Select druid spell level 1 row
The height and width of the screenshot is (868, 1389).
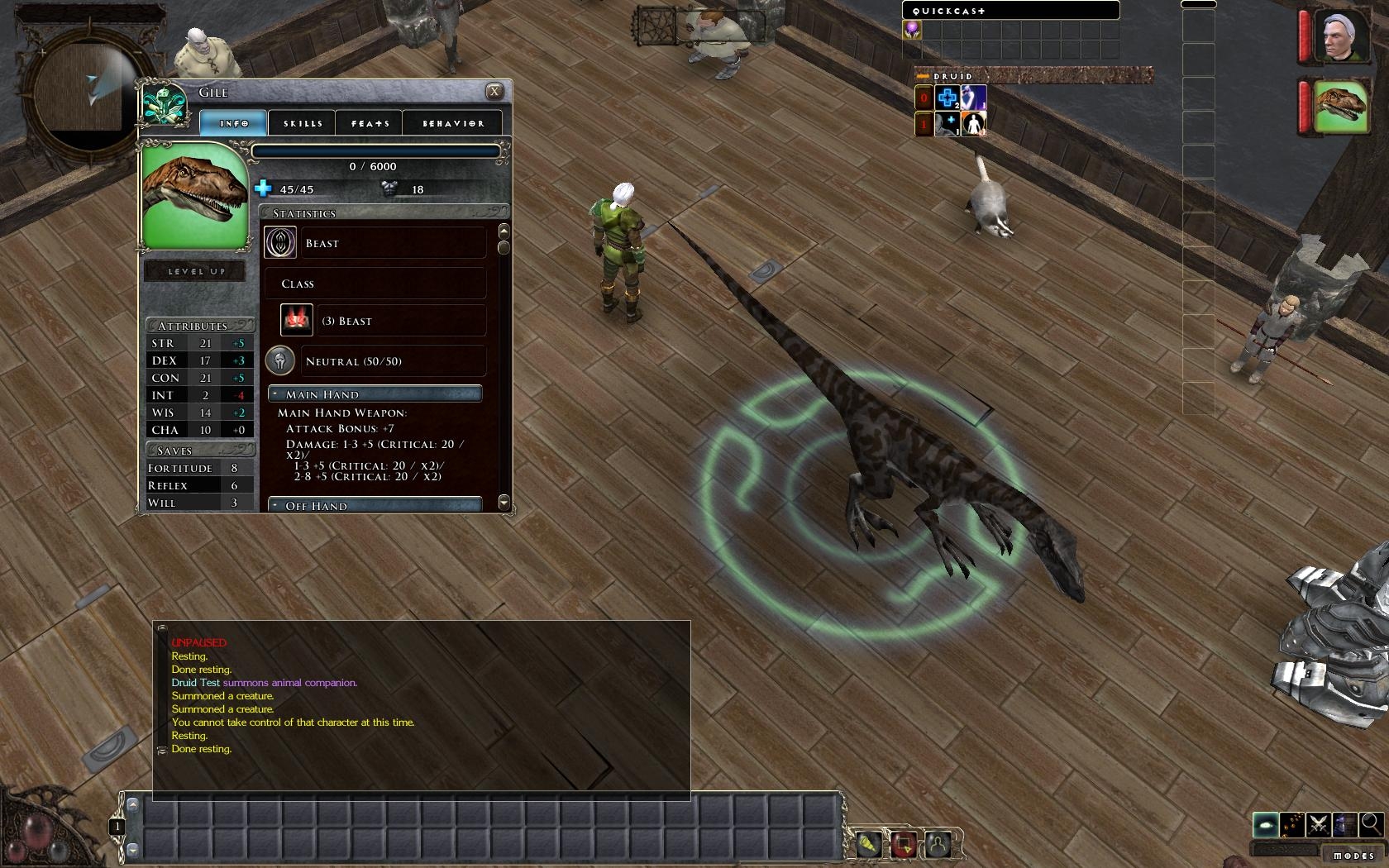(924, 125)
